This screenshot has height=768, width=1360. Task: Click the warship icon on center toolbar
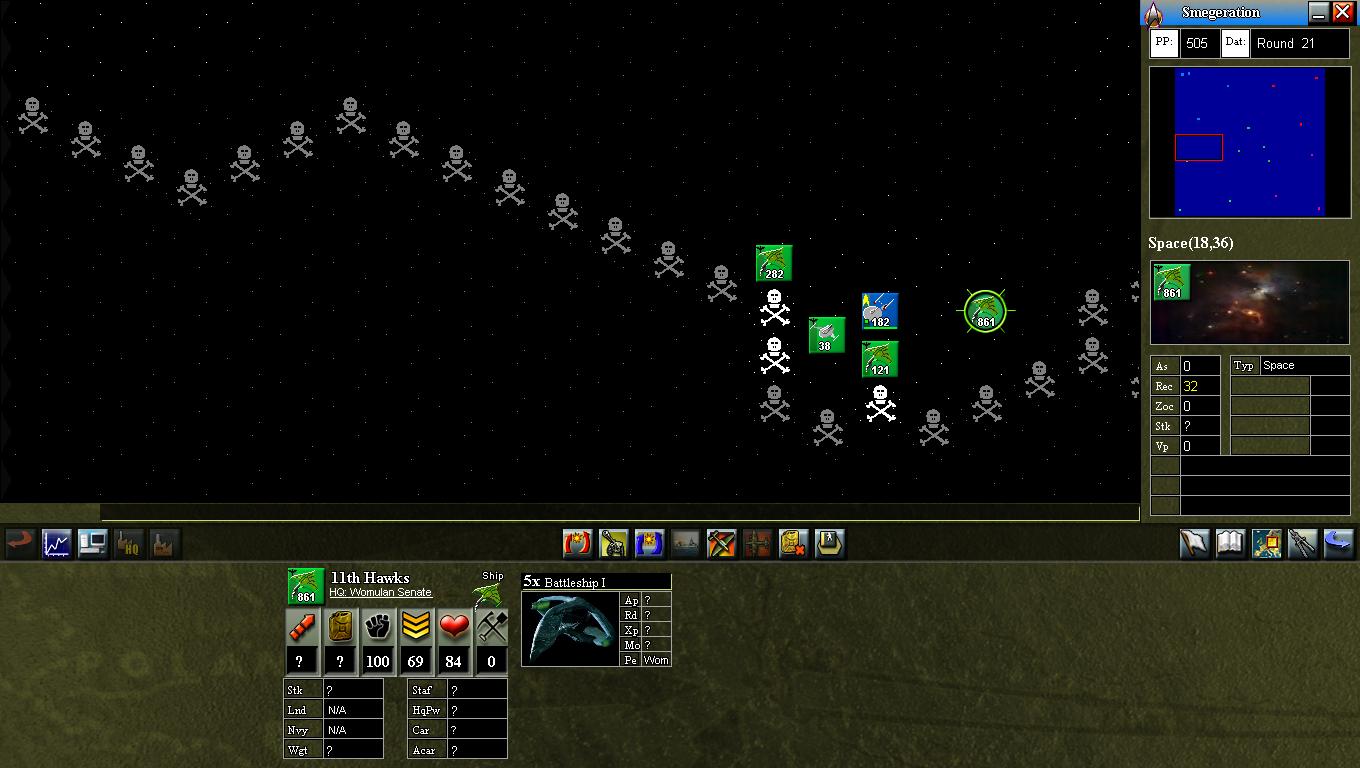point(686,544)
